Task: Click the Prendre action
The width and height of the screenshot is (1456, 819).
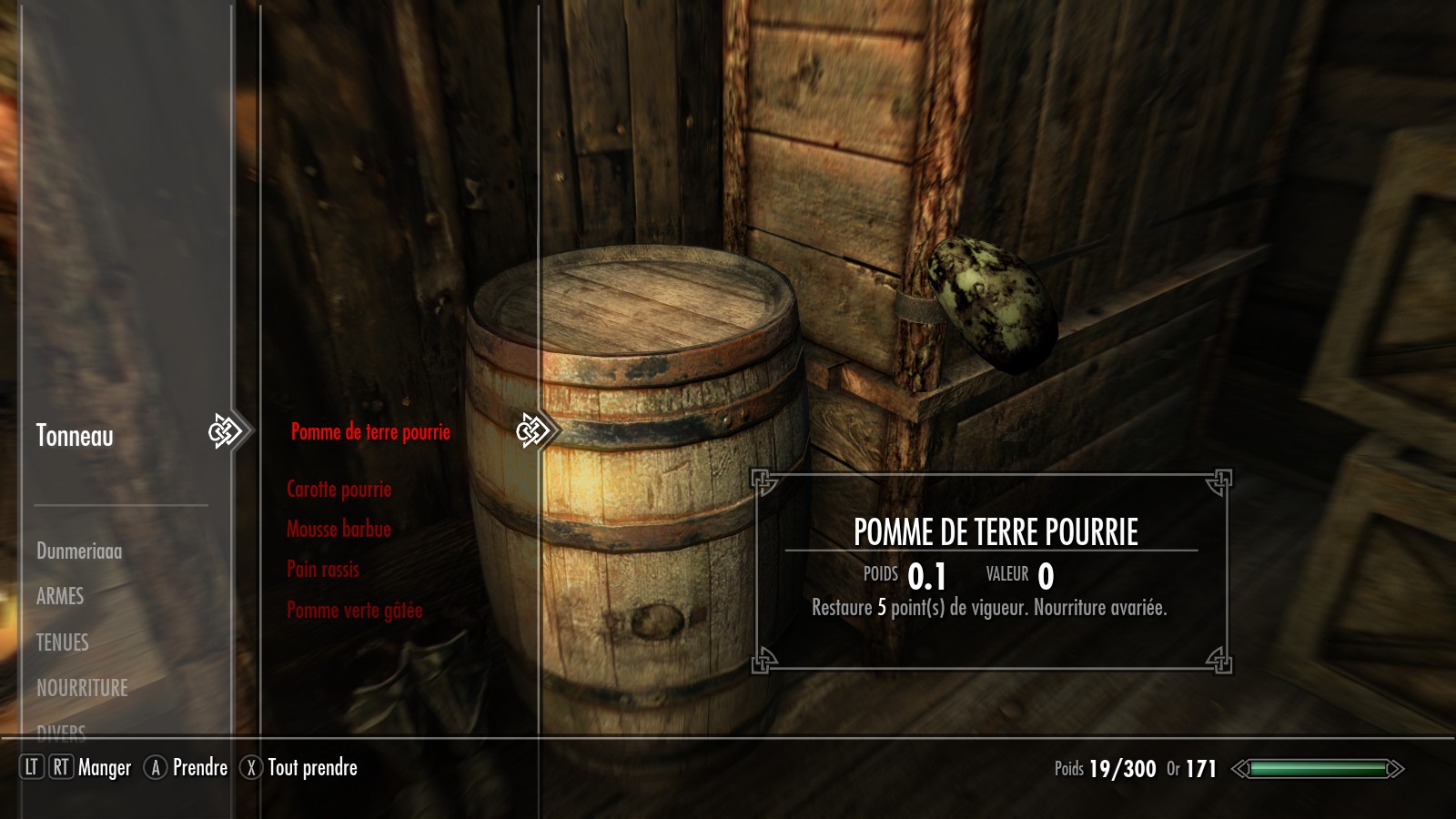Action: 199,768
